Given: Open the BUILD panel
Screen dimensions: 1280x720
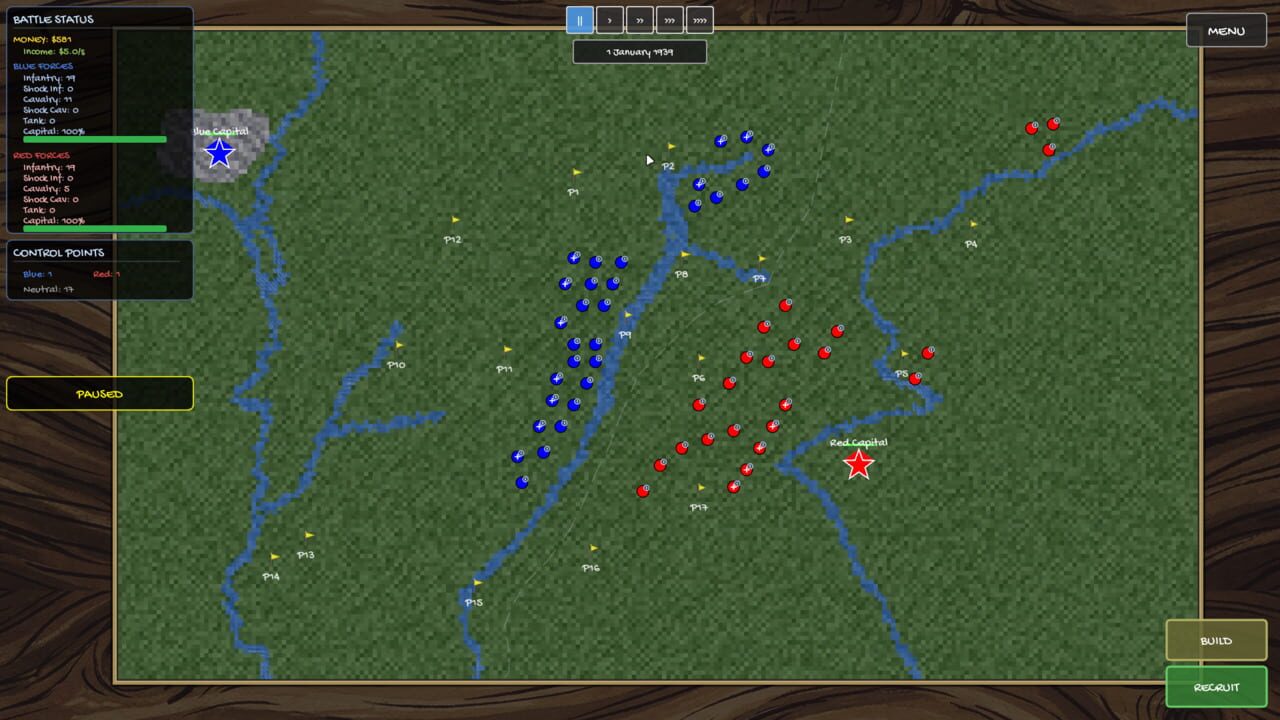Looking at the screenshot, I should (x=1216, y=640).
